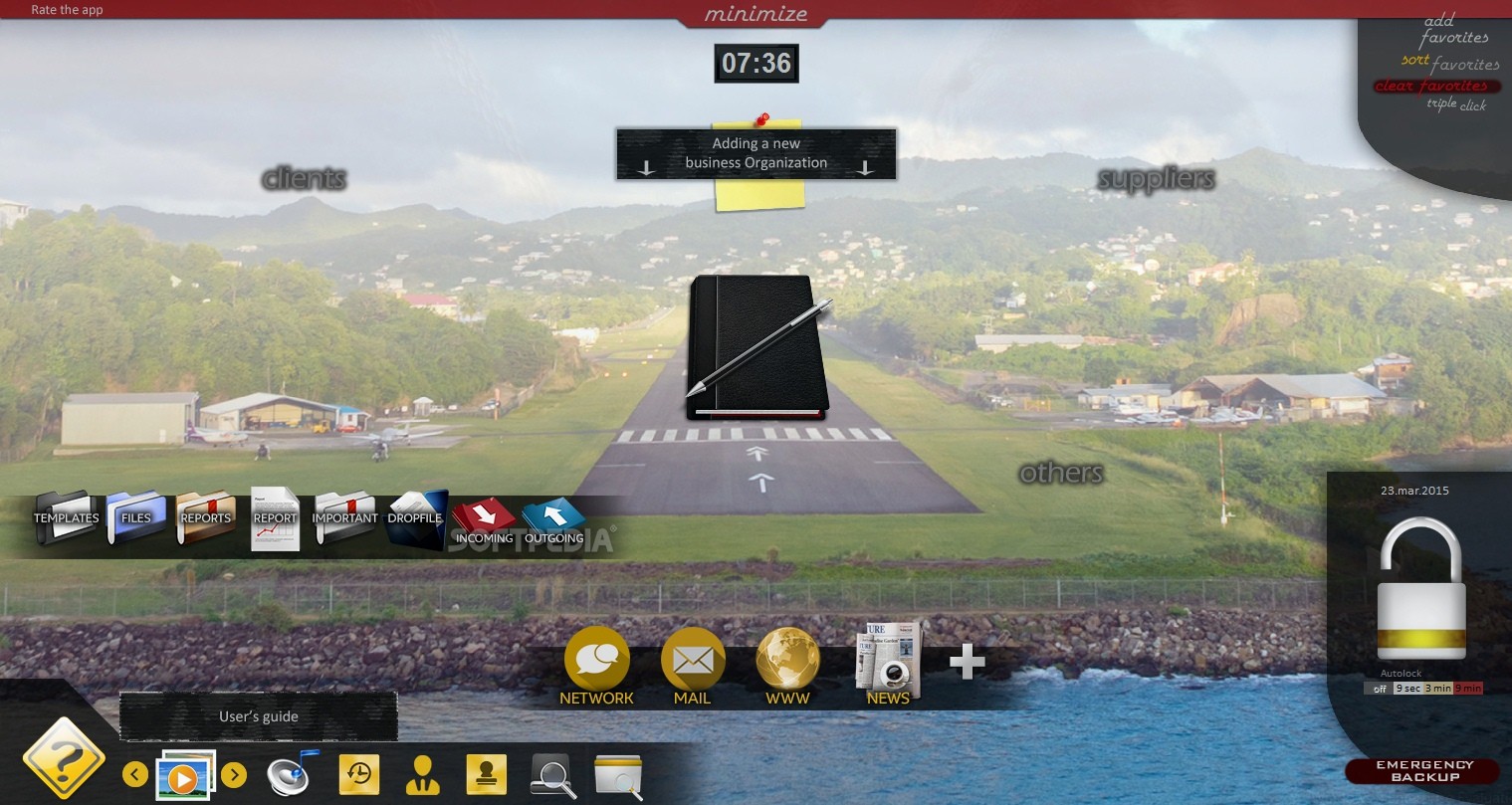Open the Files folder
The height and width of the screenshot is (805, 1512).
pos(135,517)
